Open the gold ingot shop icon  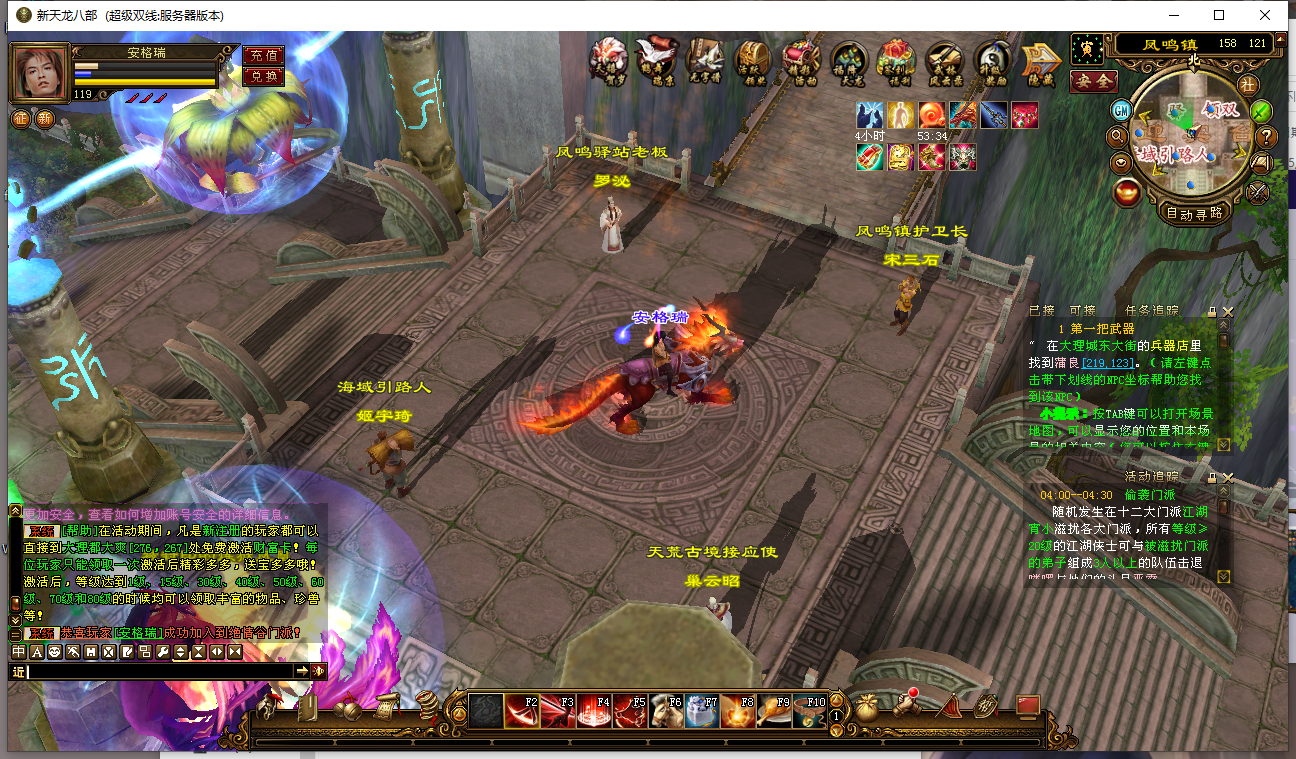coord(1128,191)
